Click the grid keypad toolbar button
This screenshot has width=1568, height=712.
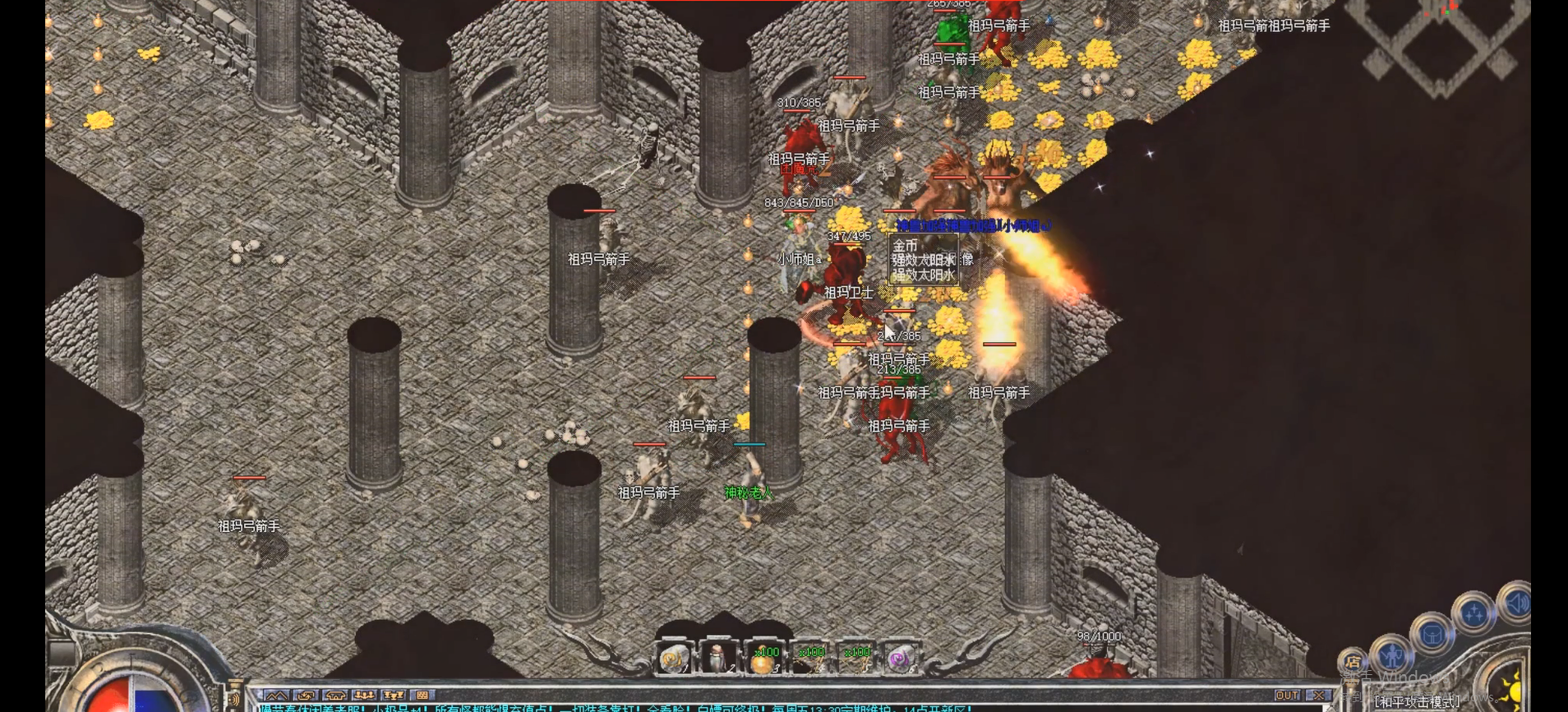pyautogui.click(x=422, y=696)
